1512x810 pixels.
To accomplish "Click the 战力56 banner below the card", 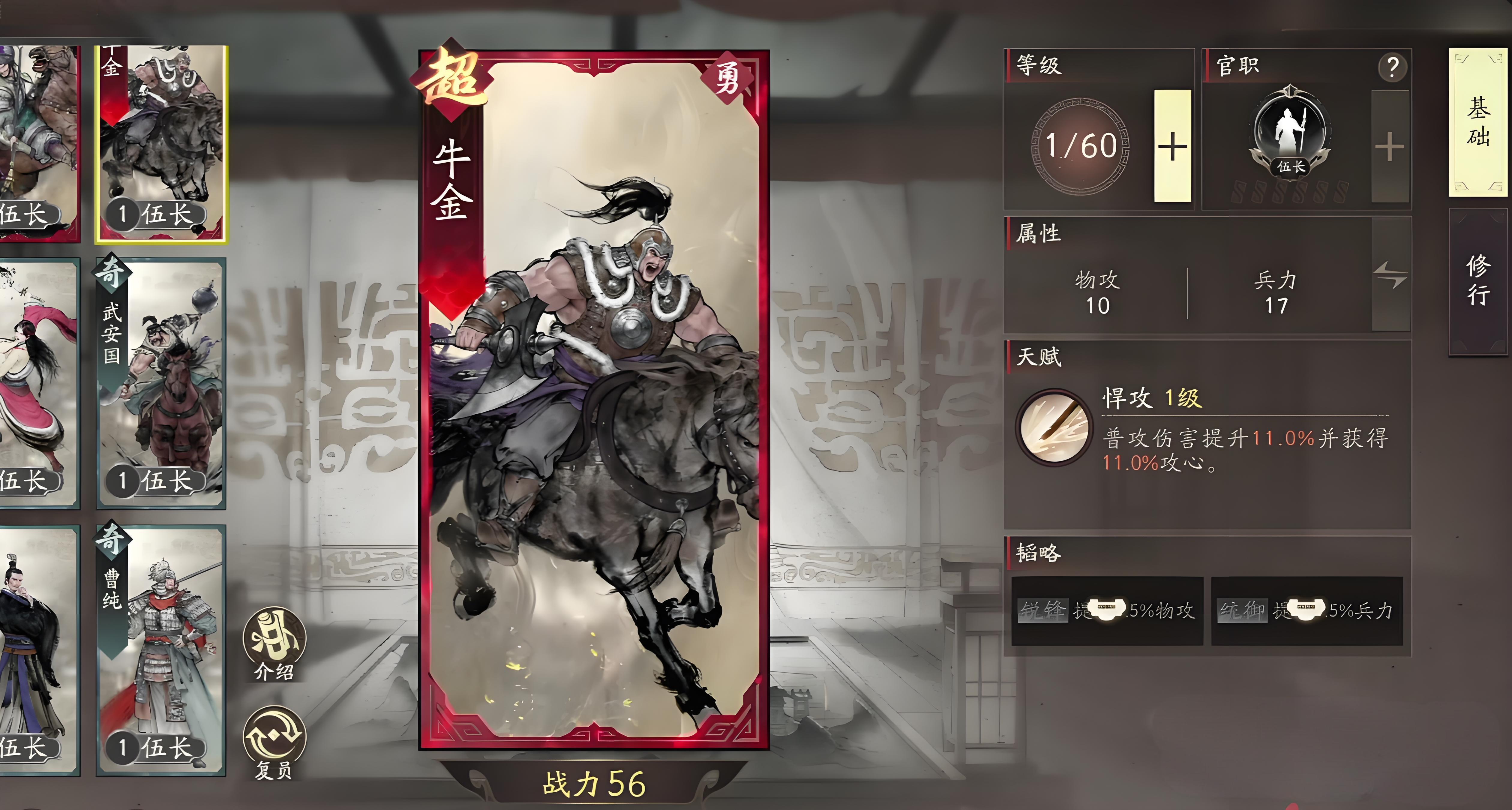I will click(593, 787).
